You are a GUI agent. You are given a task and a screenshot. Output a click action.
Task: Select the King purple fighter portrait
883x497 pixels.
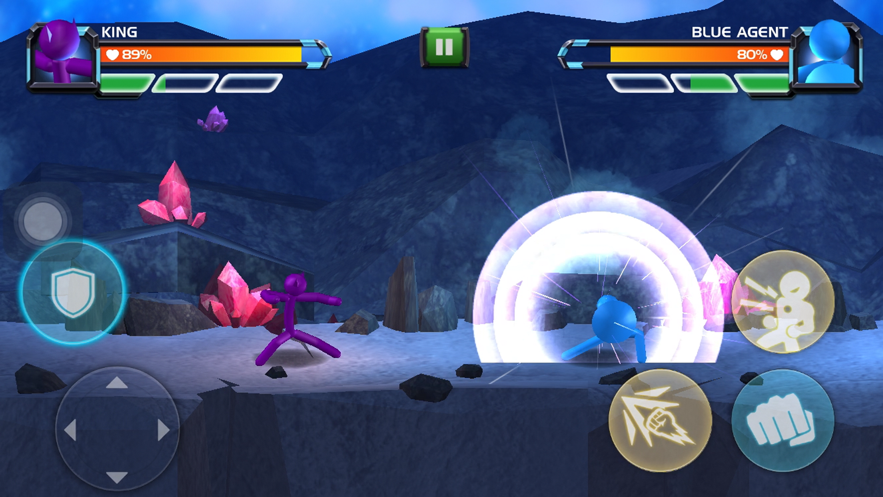coord(62,55)
